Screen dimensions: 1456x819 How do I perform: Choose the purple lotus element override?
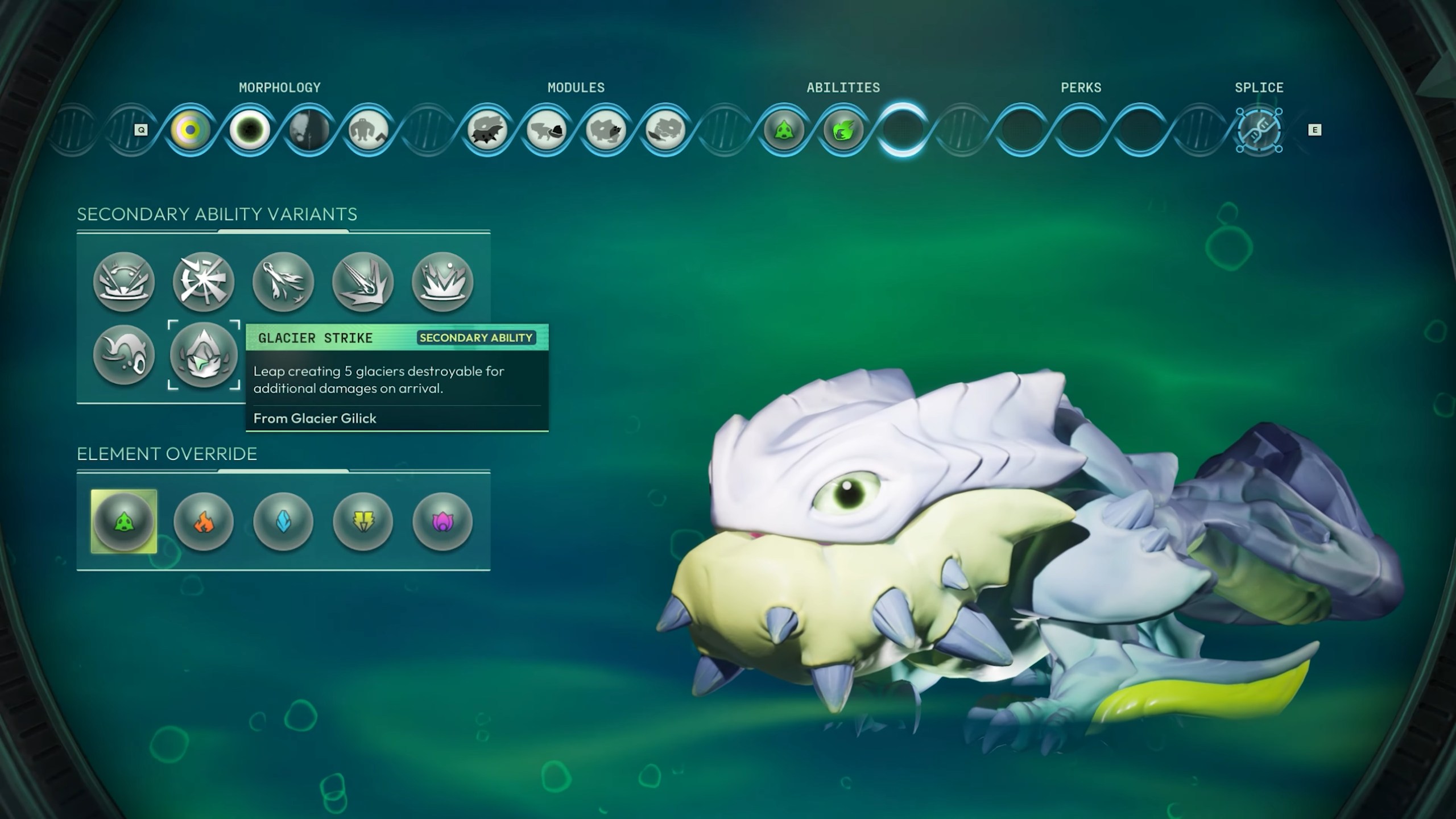coord(442,521)
